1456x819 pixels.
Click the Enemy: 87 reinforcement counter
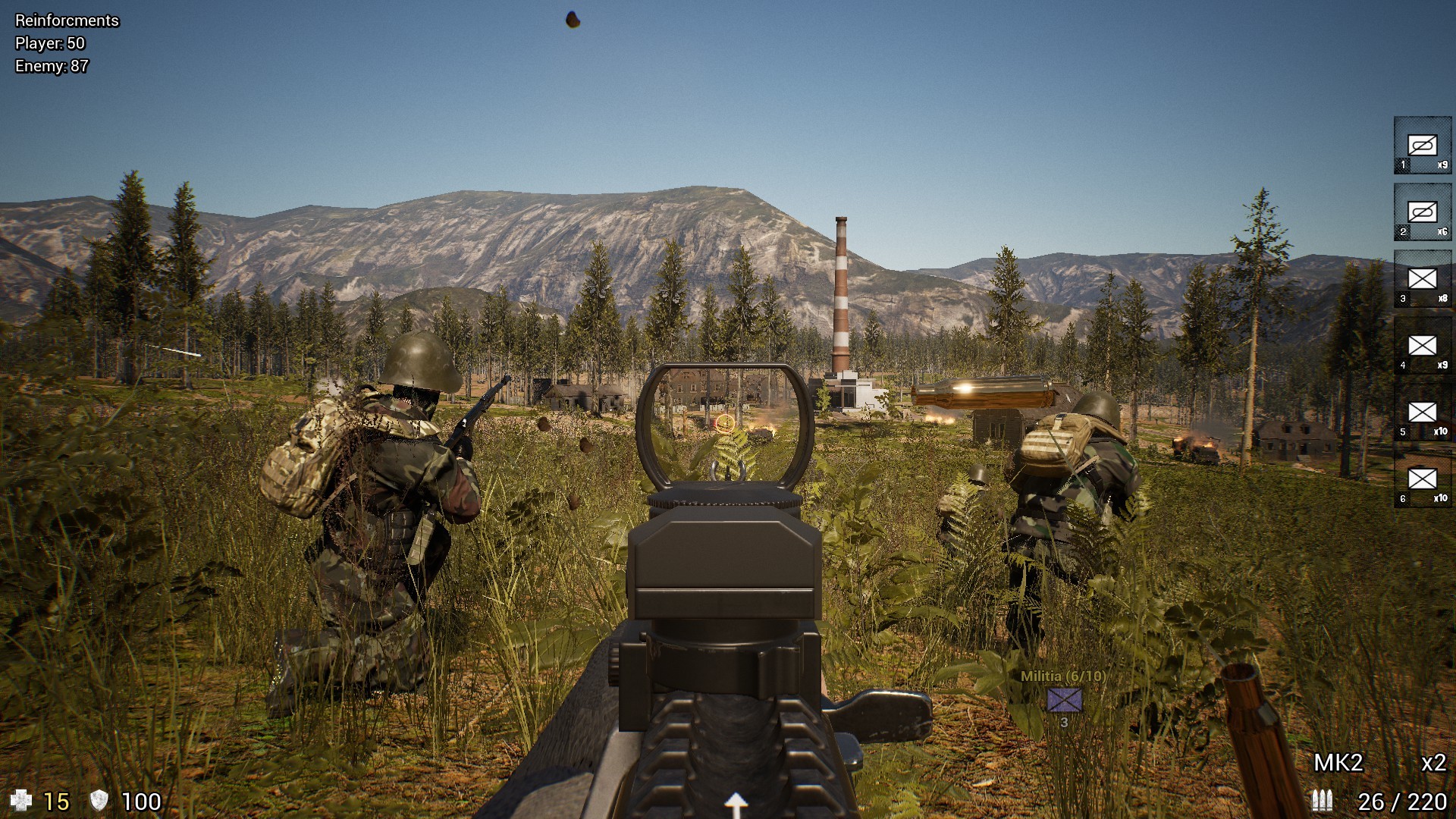[x=49, y=67]
